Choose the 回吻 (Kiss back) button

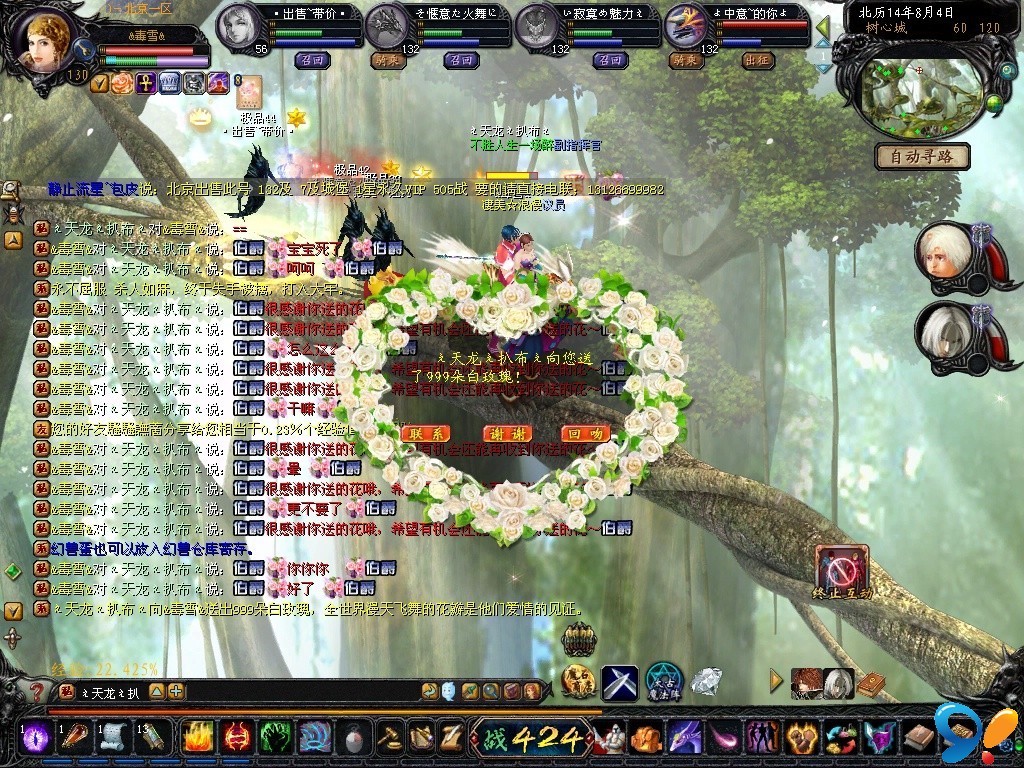(x=585, y=434)
